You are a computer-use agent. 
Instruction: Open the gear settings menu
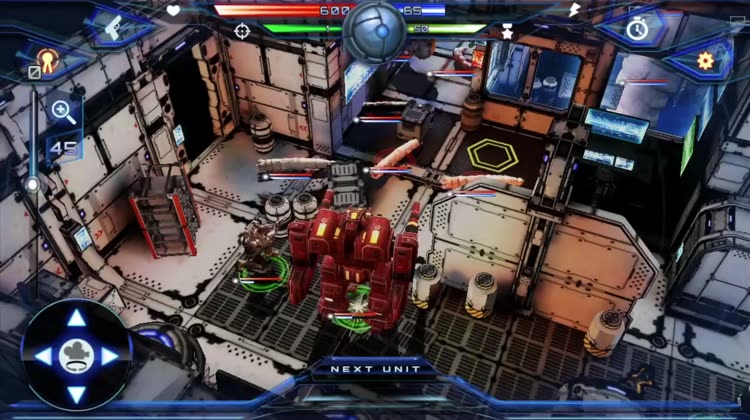point(705,60)
